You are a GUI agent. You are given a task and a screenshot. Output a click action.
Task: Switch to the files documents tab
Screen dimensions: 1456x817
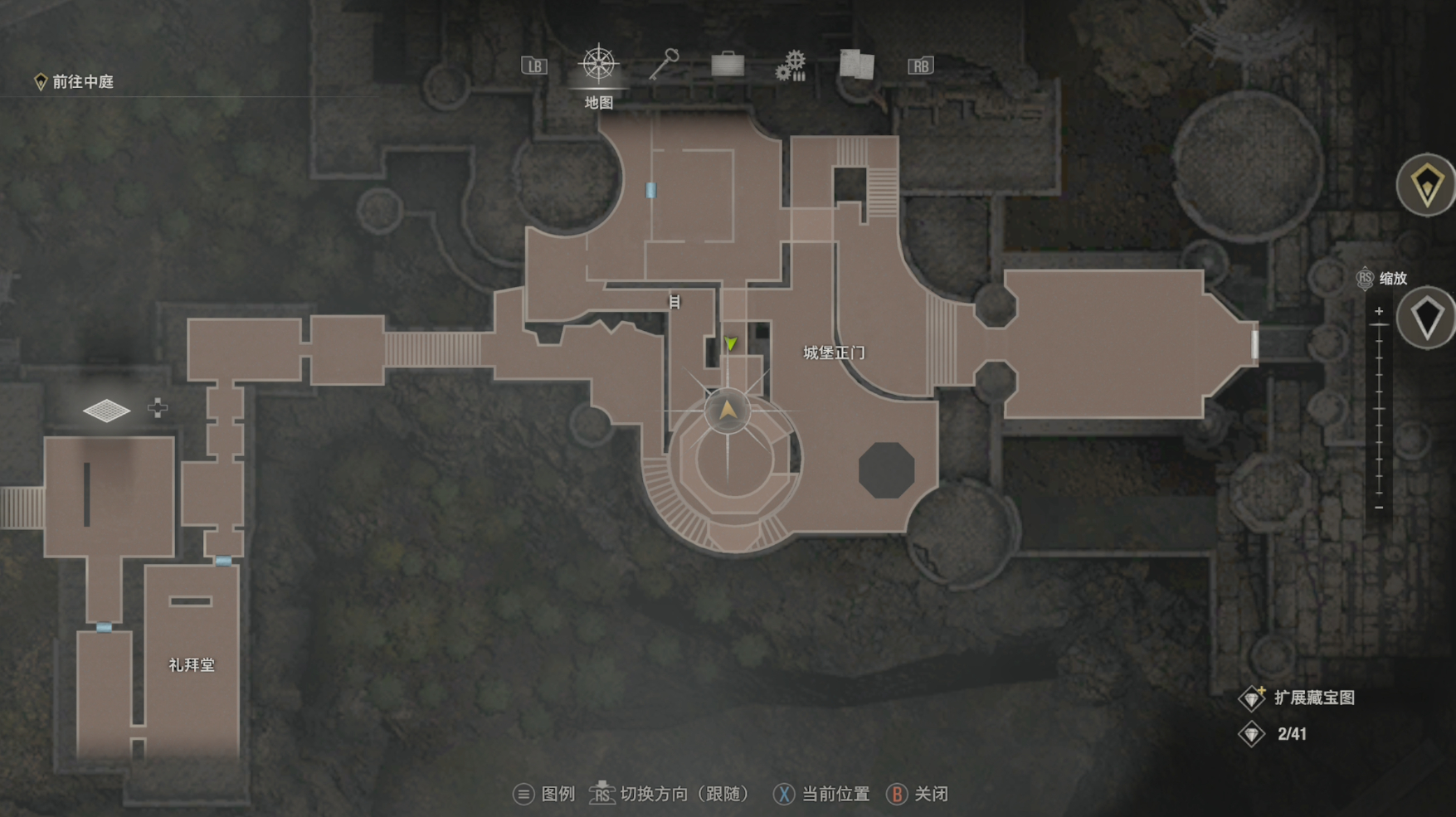tap(856, 64)
